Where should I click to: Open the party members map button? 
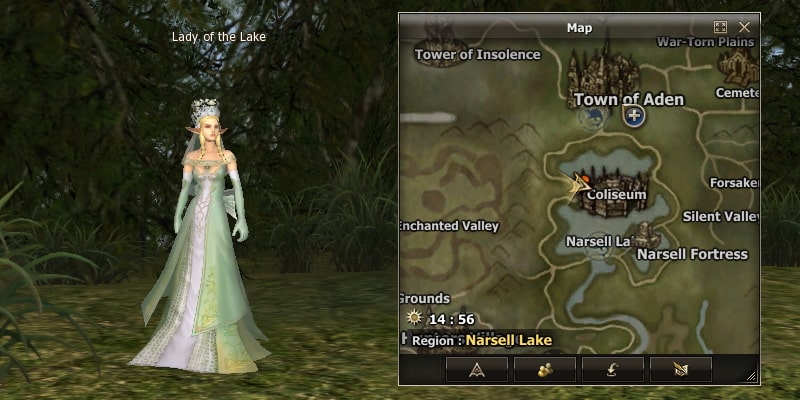click(x=545, y=369)
